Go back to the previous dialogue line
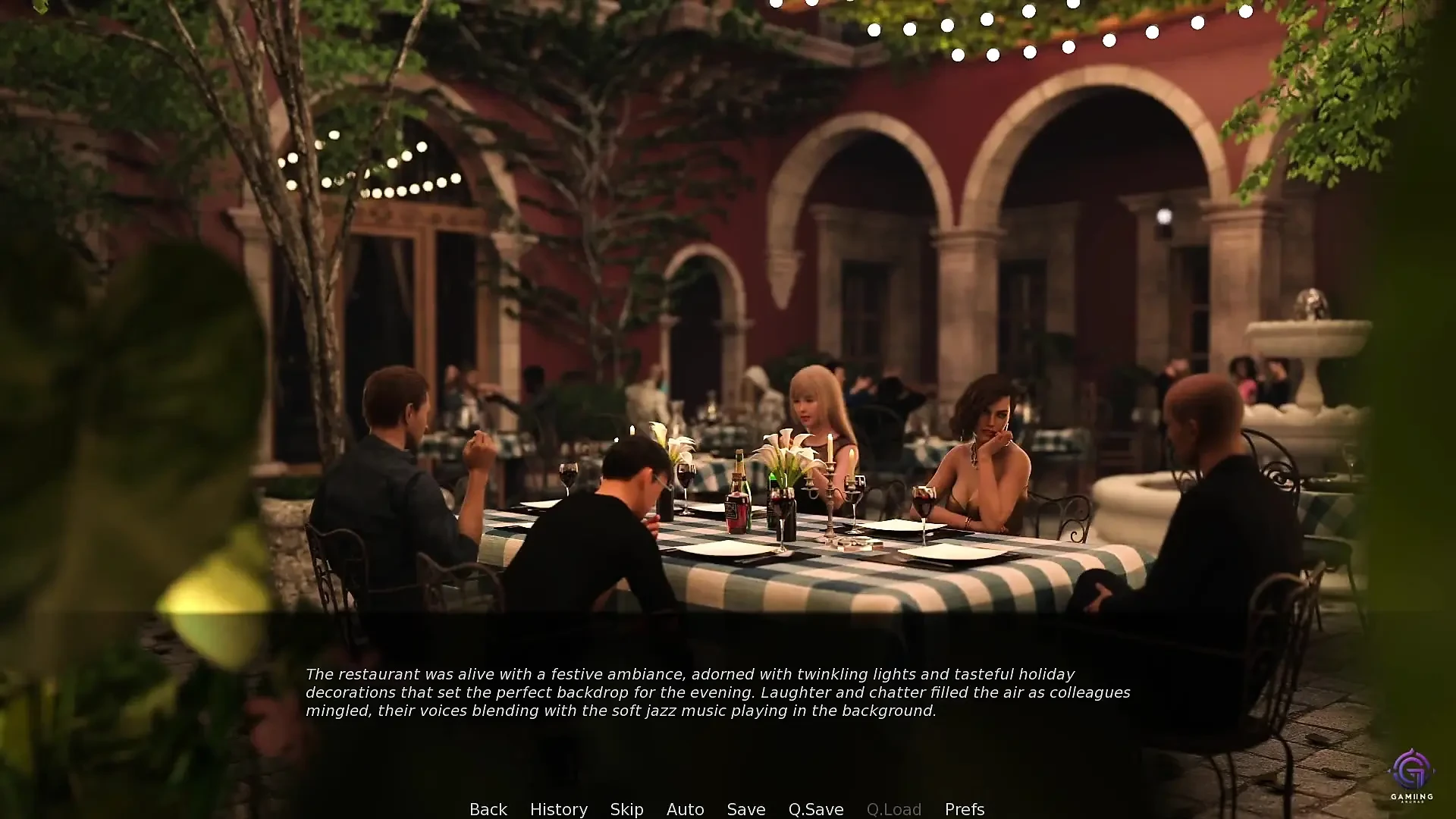Screen dimensions: 1456x819 (488, 809)
